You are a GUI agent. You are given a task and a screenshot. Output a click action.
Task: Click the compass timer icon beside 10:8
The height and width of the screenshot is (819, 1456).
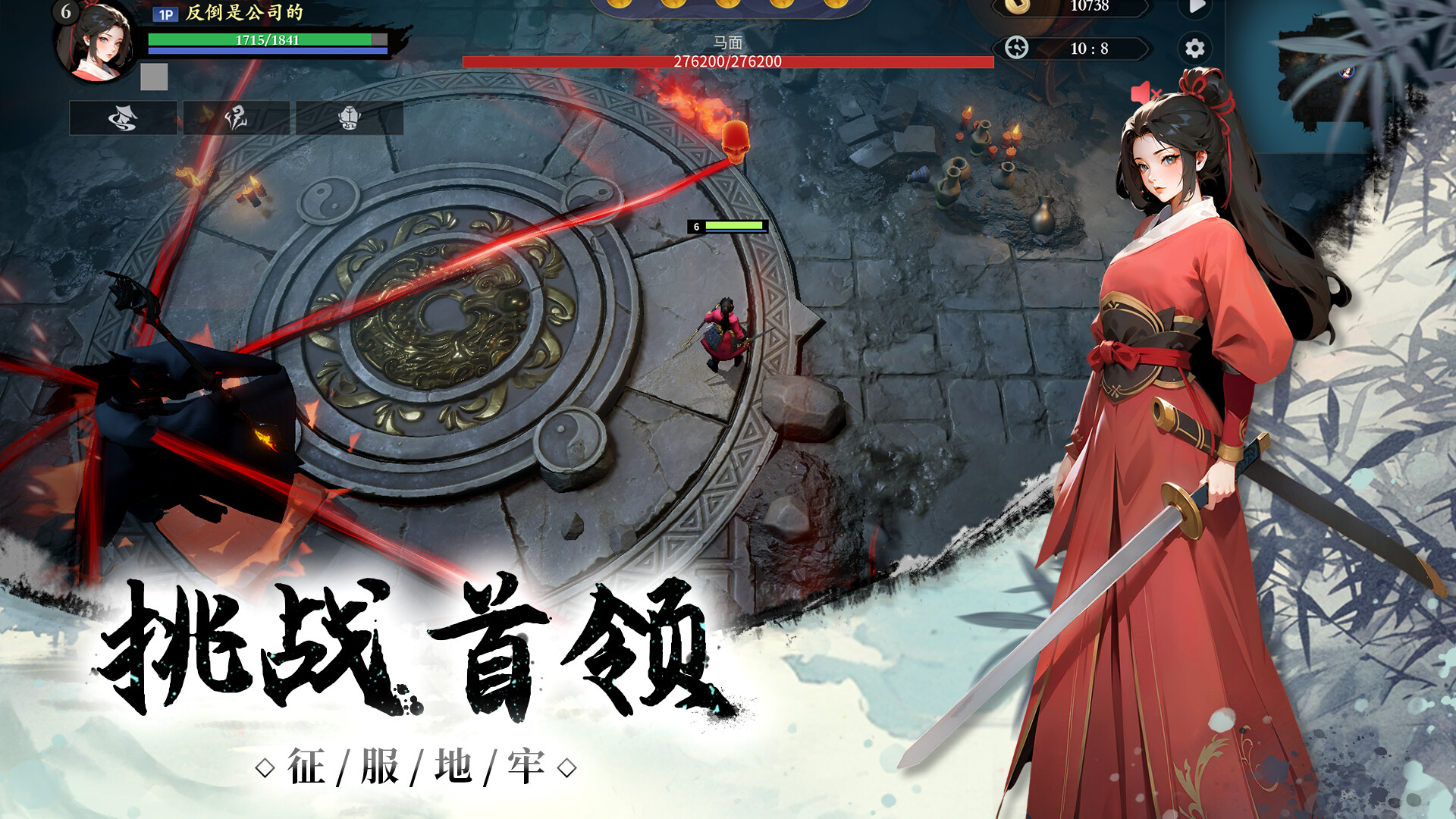[1019, 49]
